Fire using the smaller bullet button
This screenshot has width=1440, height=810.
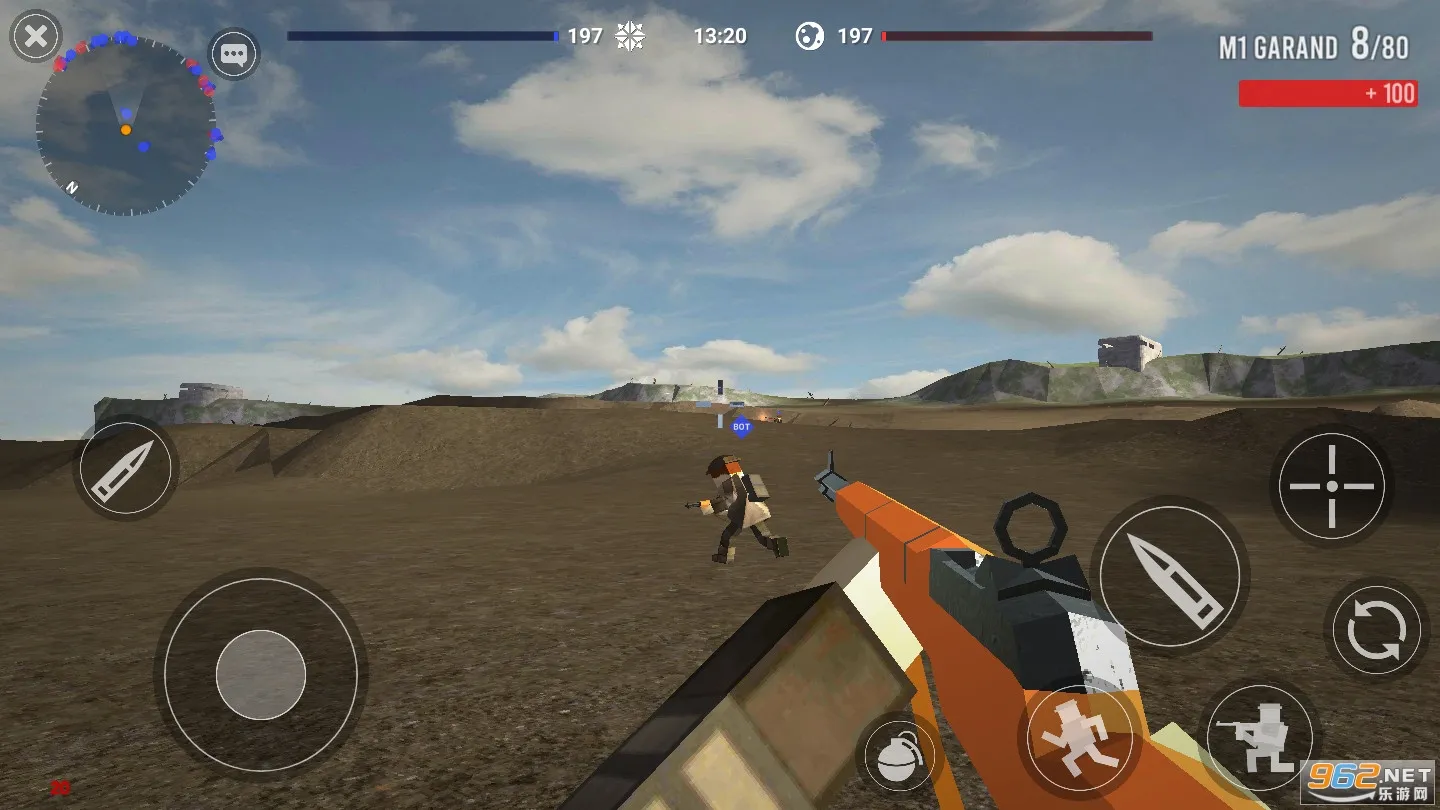click(x=124, y=467)
